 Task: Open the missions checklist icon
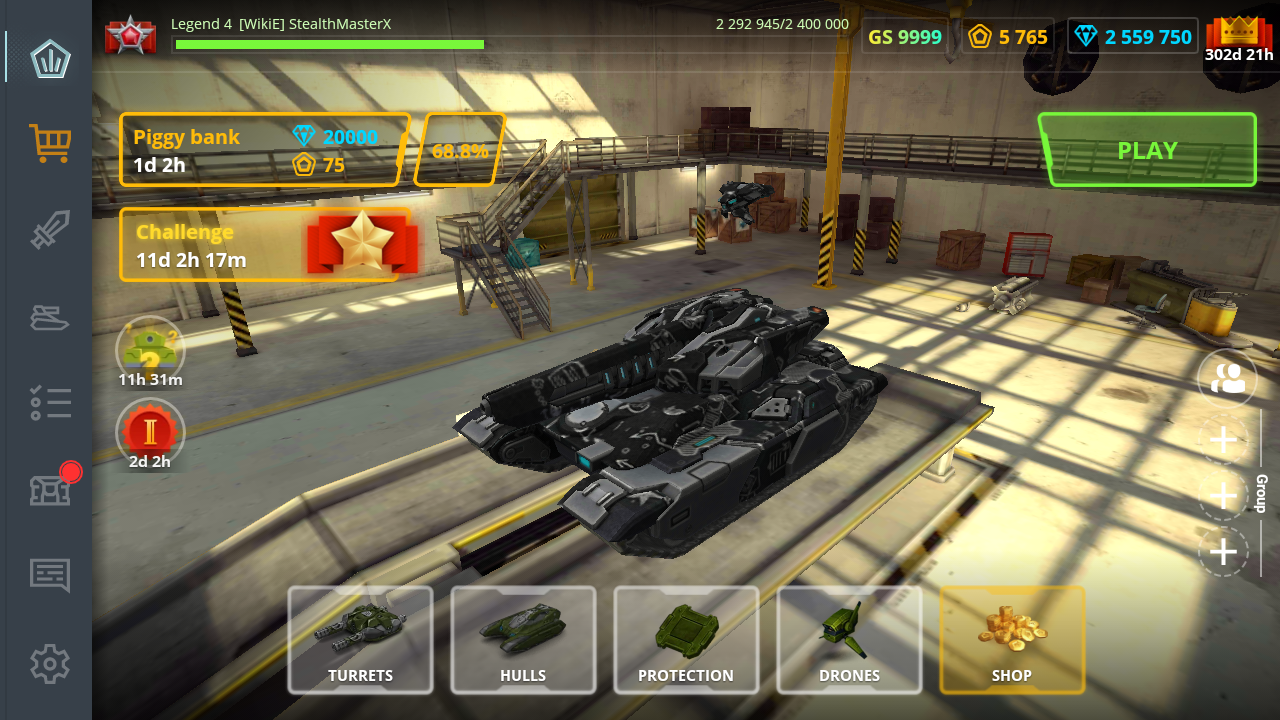coord(49,404)
